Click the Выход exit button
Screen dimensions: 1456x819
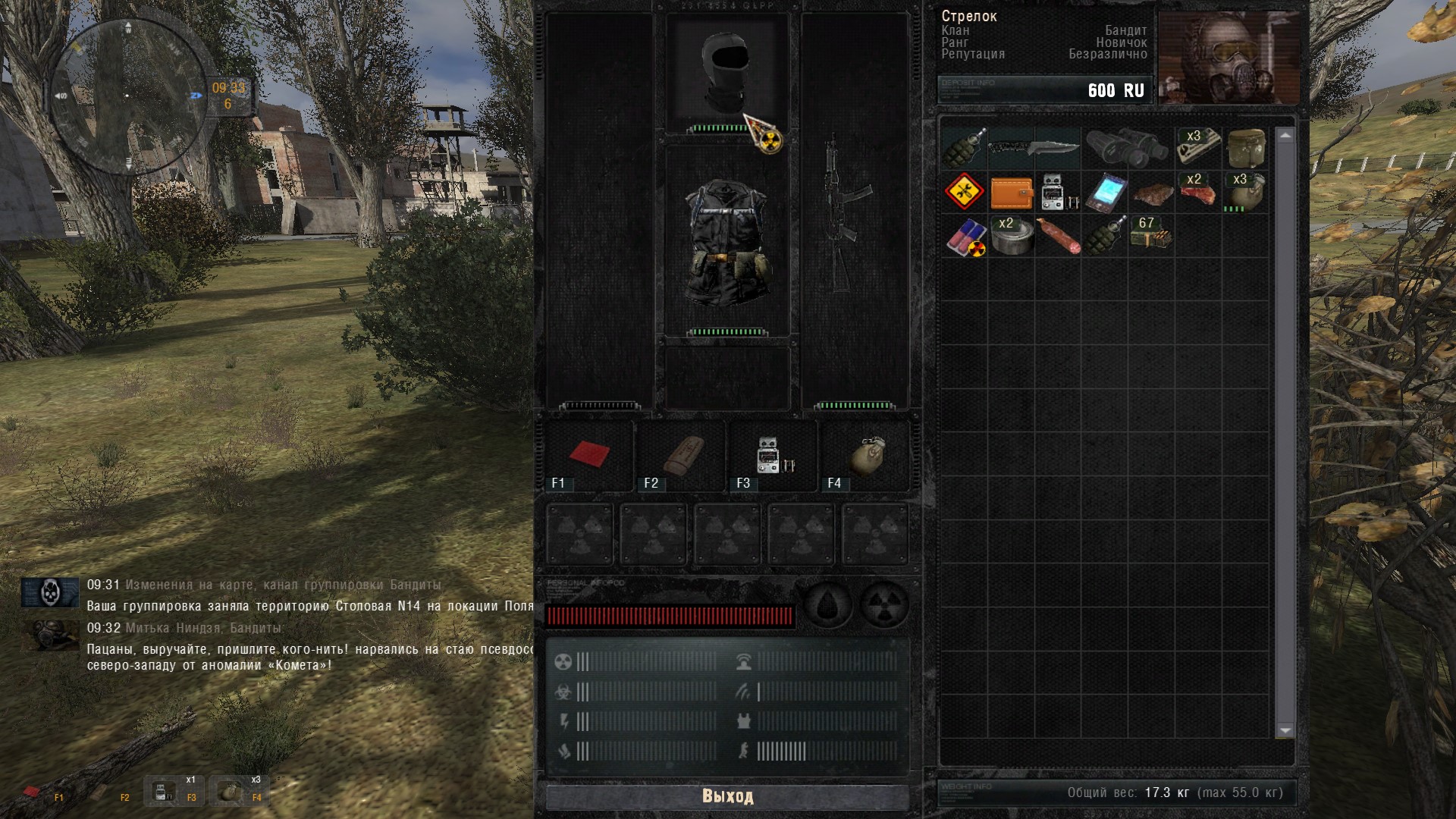(727, 796)
